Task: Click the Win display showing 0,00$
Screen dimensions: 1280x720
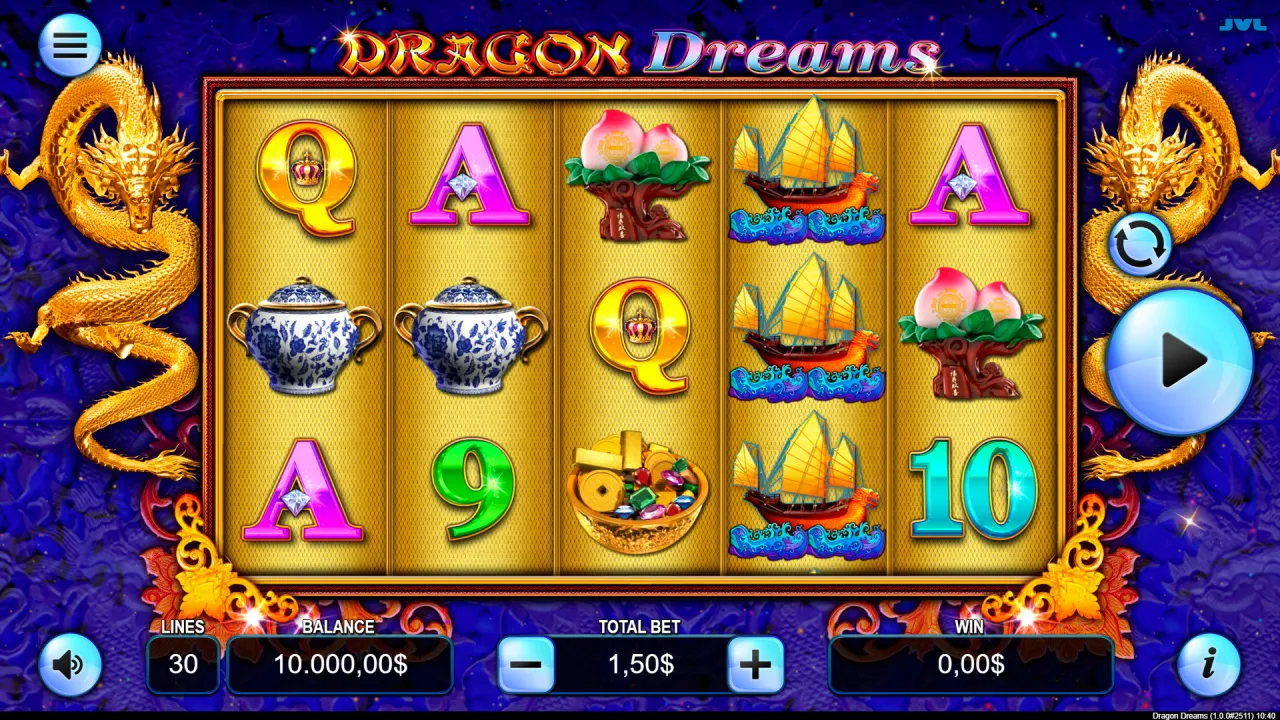Action: [970, 663]
